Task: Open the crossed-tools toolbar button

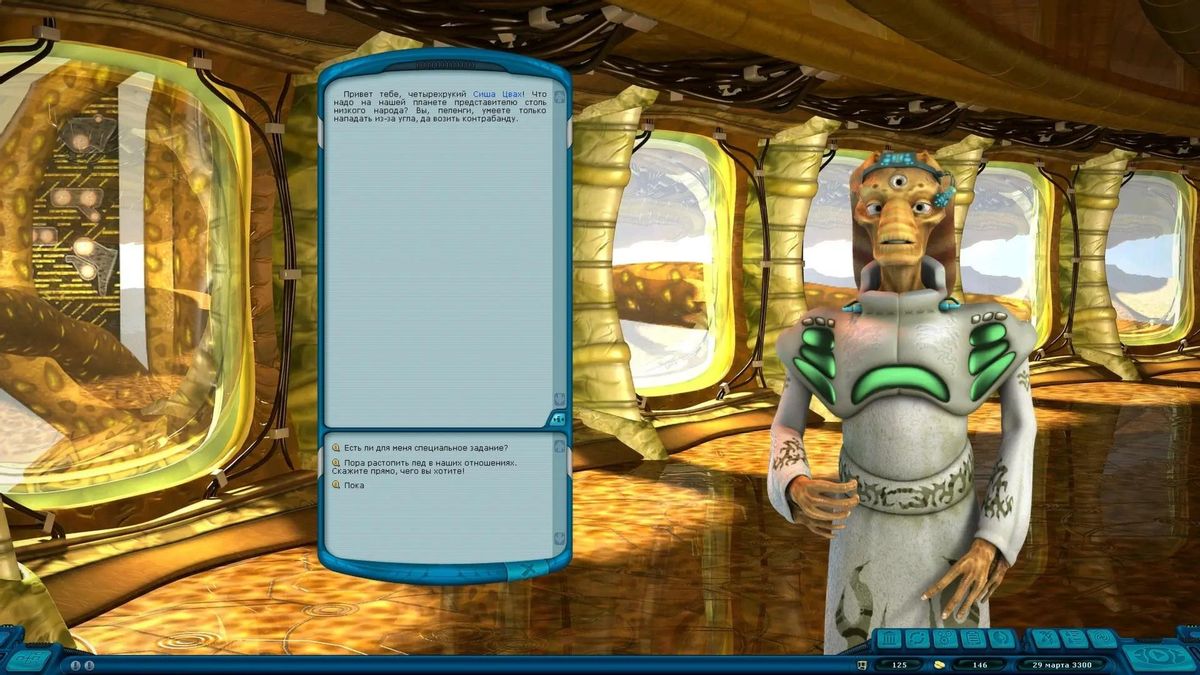Action: (x=1044, y=638)
